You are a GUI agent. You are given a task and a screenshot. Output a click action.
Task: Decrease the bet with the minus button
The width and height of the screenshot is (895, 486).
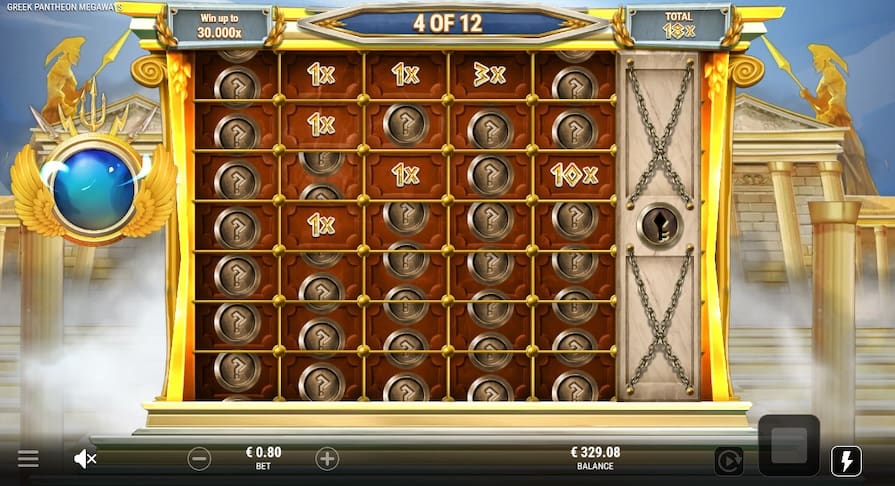pos(199,459)
